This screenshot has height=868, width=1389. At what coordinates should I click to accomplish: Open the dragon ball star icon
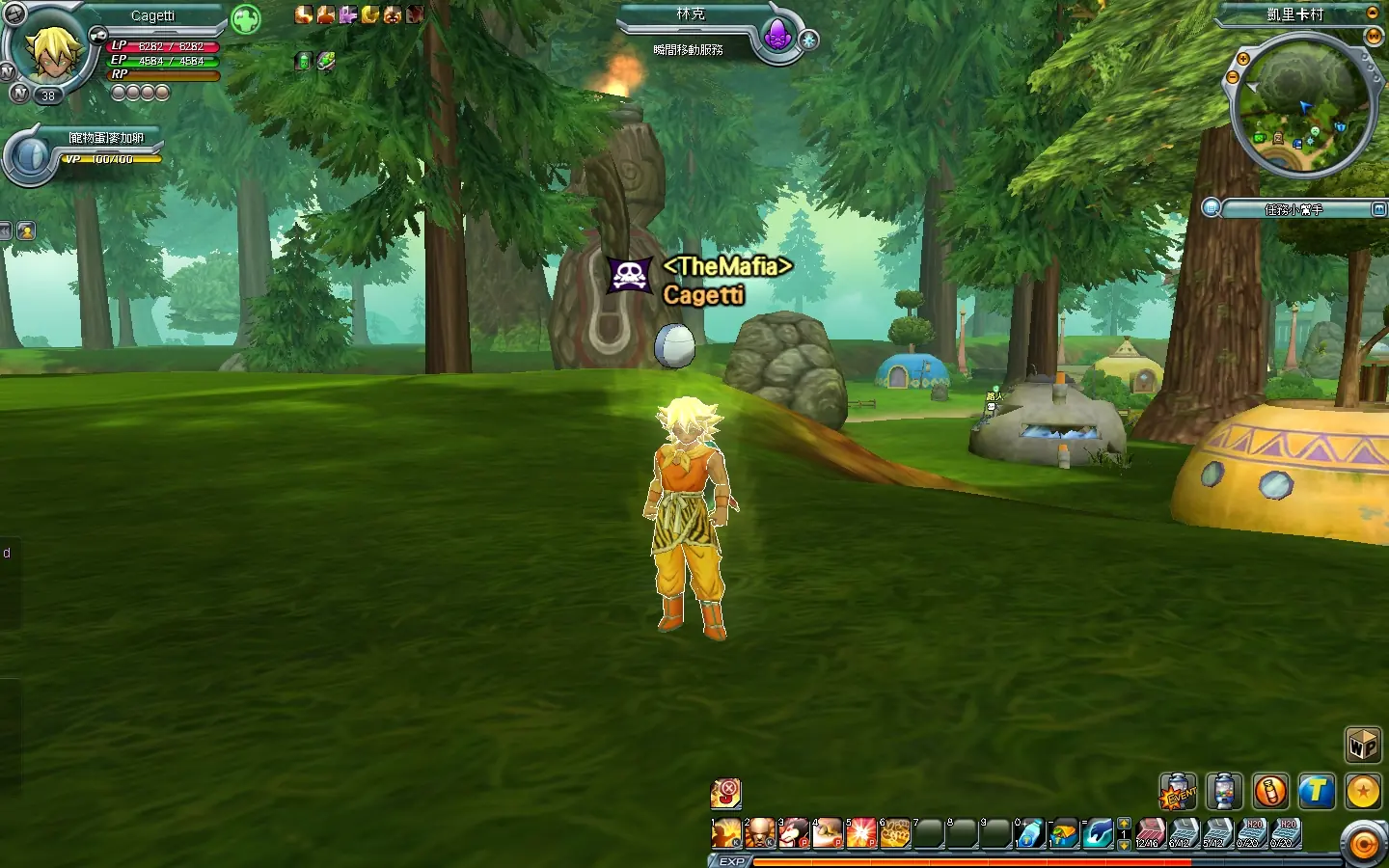point(1363,792)
